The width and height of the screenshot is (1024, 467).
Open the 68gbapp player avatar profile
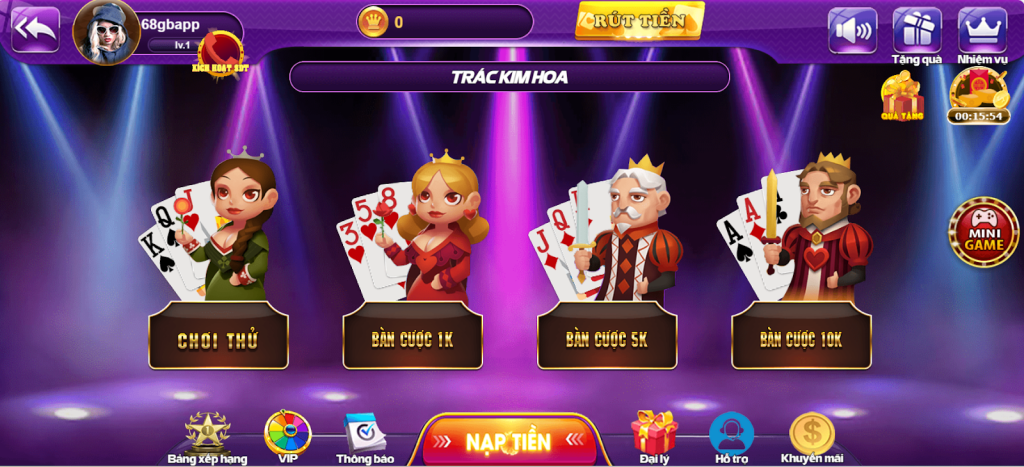[x=106, y=32]
